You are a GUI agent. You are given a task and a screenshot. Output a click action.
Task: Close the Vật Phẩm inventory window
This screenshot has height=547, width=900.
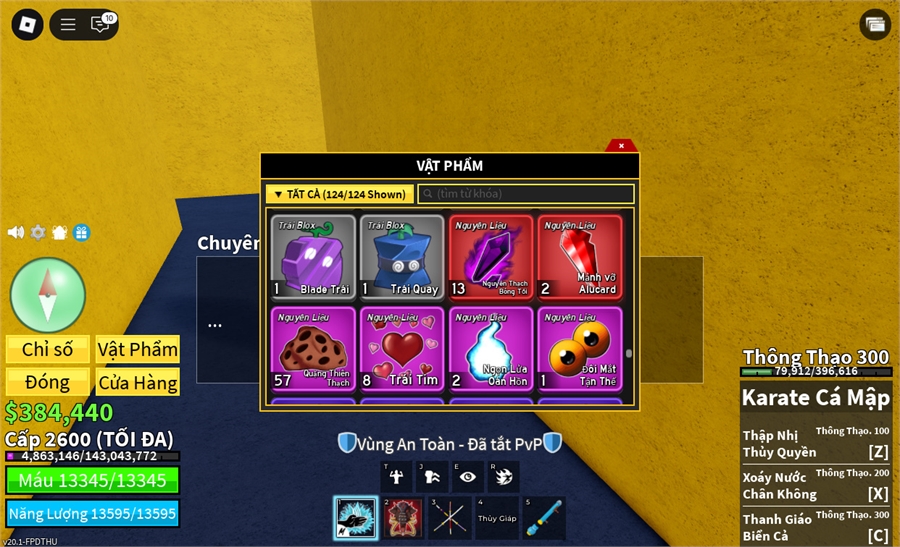[x=621, y=146]
